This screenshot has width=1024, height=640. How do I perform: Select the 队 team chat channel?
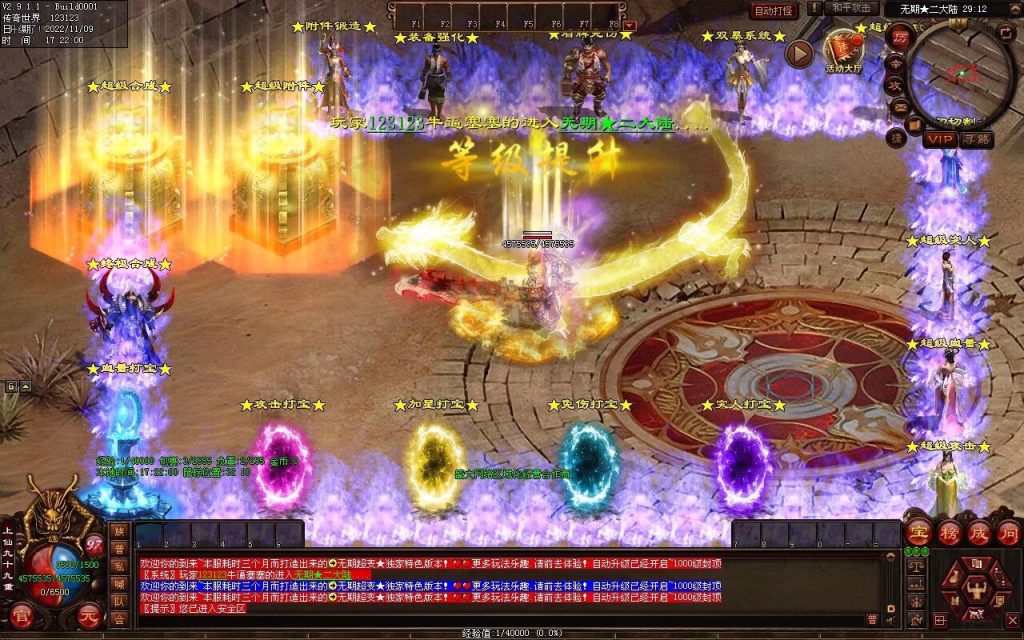[x=120, y=602]
